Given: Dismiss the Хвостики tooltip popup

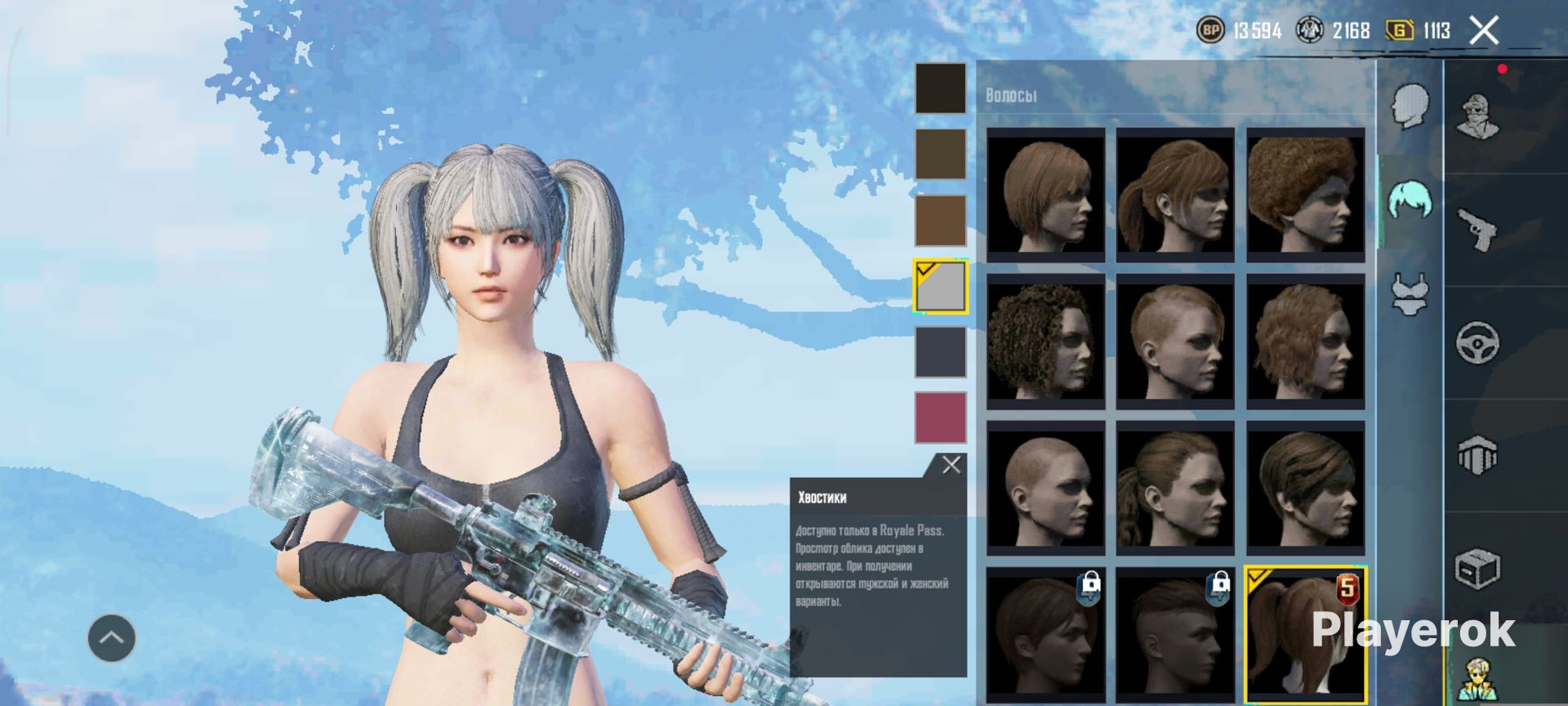Looking at the screenshot, I should [951, 466].
